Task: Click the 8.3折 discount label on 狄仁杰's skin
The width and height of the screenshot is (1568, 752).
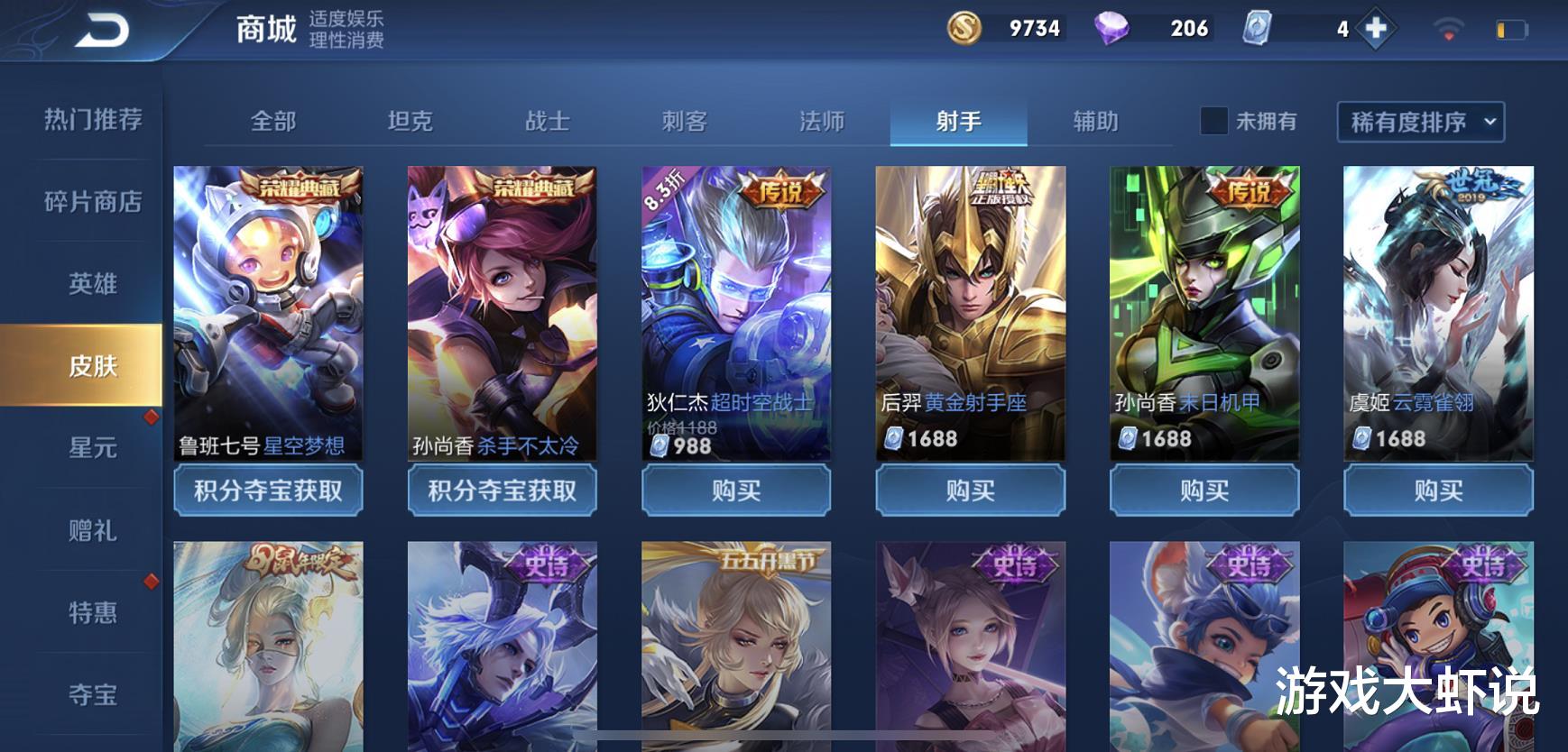Action: point(665,191)
